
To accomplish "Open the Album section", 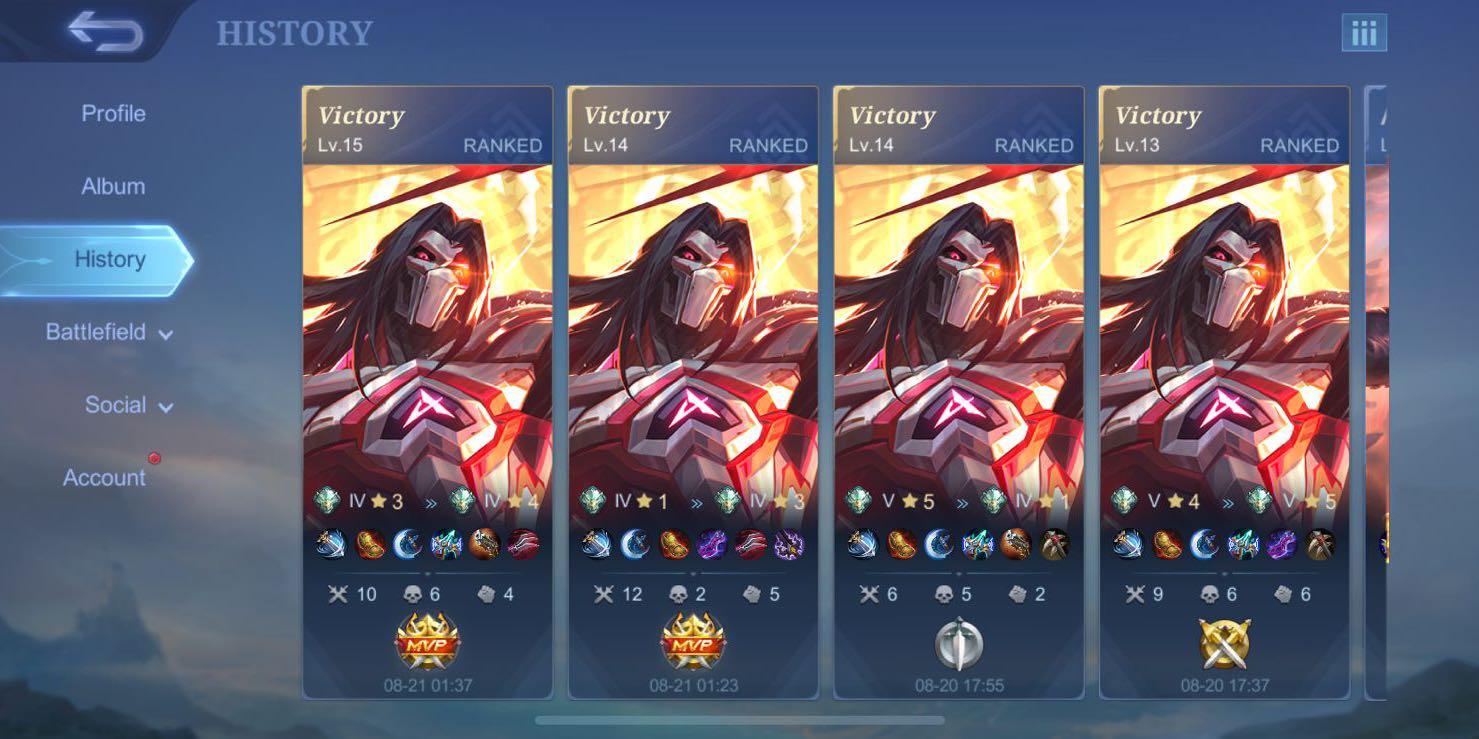I will point(112,186).
